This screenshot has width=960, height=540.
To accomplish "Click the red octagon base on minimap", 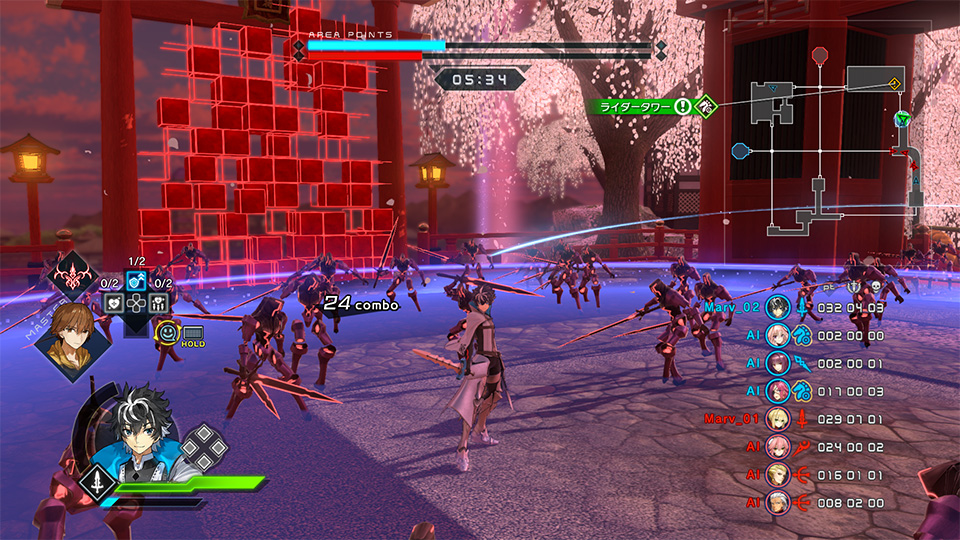I will [x=820, y=54].
